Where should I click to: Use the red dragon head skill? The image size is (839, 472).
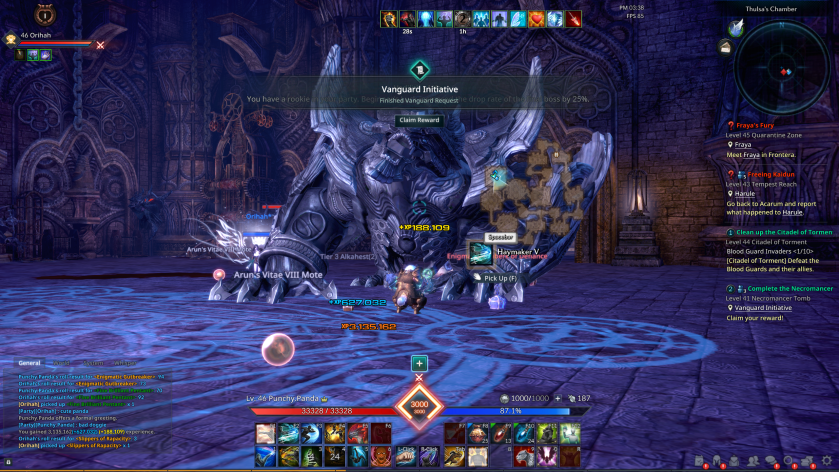tap(359, 433)
